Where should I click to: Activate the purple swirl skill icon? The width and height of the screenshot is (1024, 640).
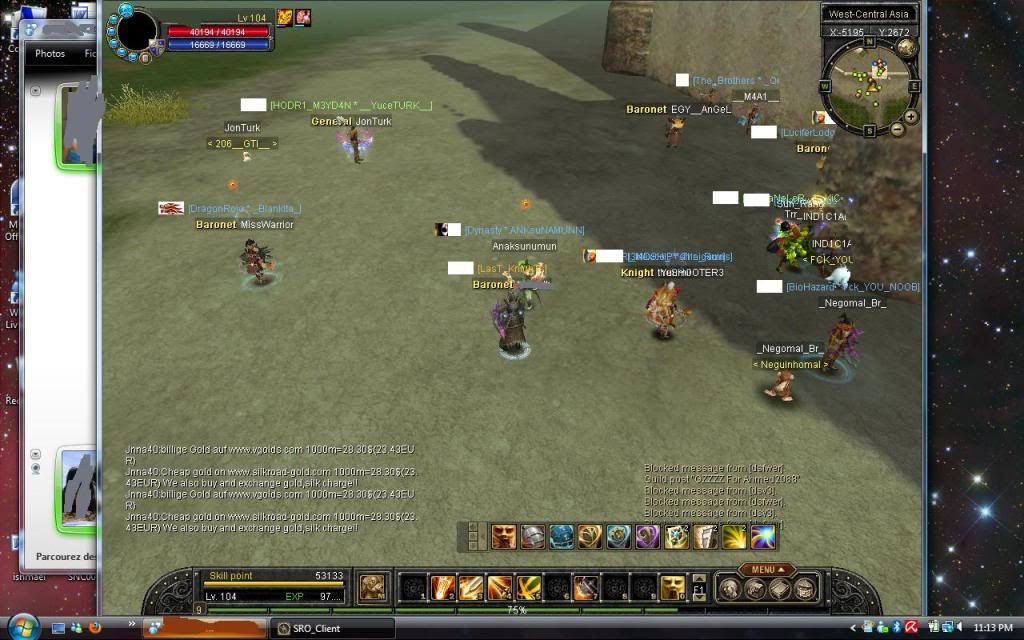coord(647,537)
